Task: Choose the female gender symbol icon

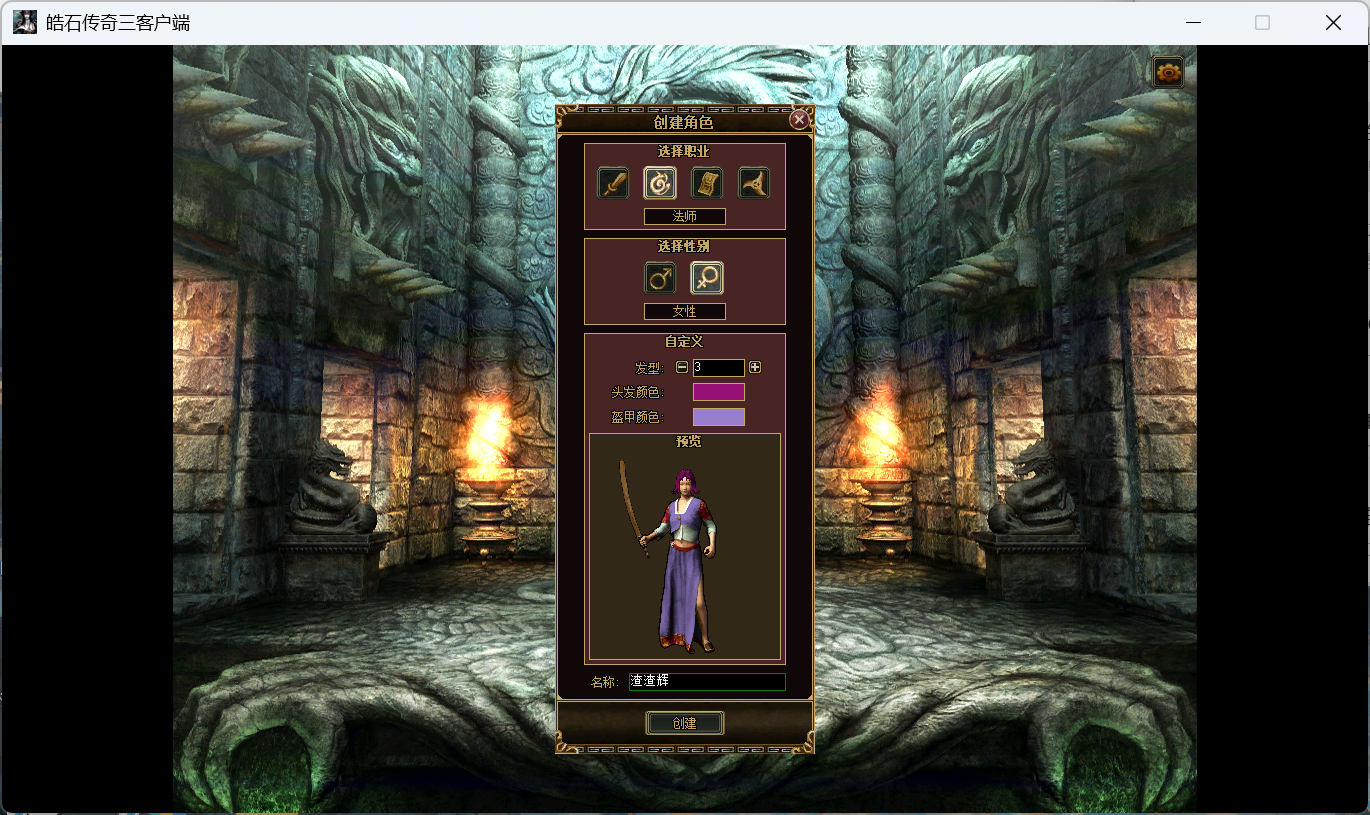Action: click(x=707, y=278)
